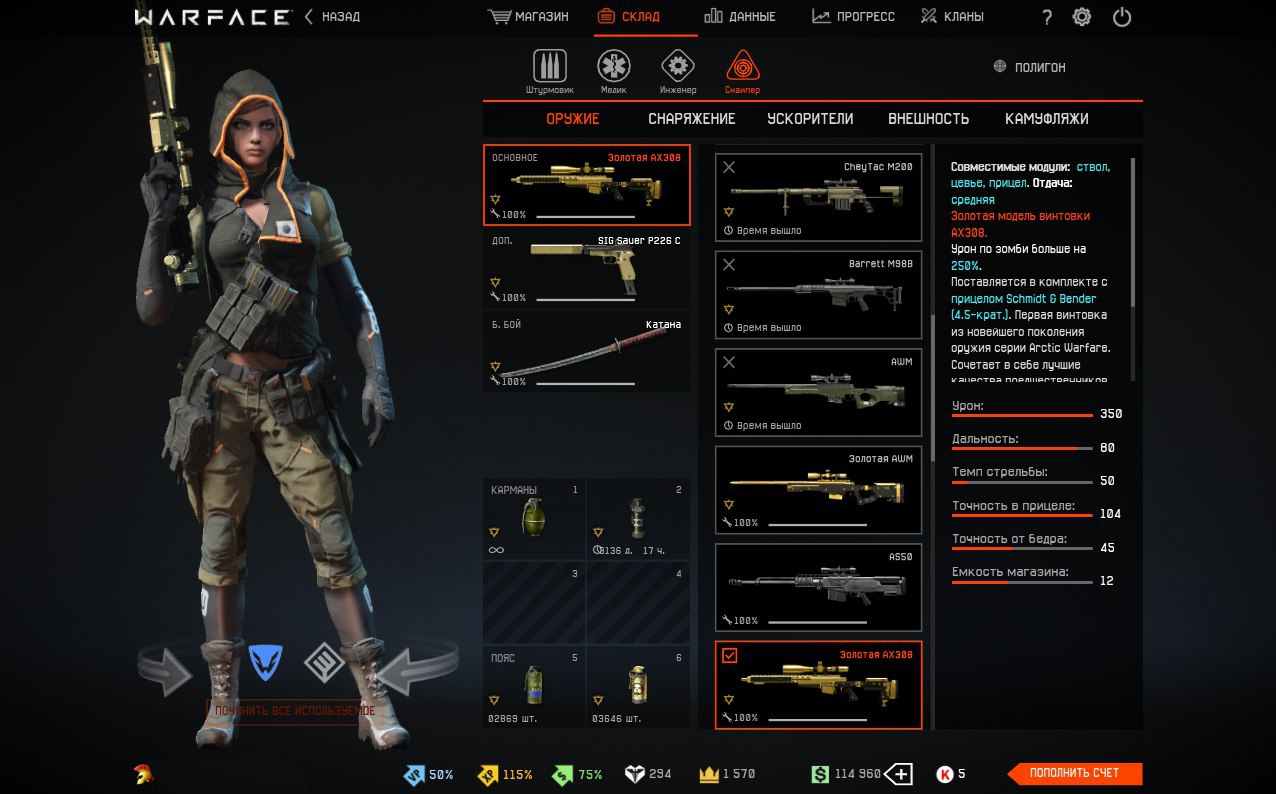Open the КЛАНЫ clans section
The height and width of the screenshot is (794, 1276).
click(952, 17)
